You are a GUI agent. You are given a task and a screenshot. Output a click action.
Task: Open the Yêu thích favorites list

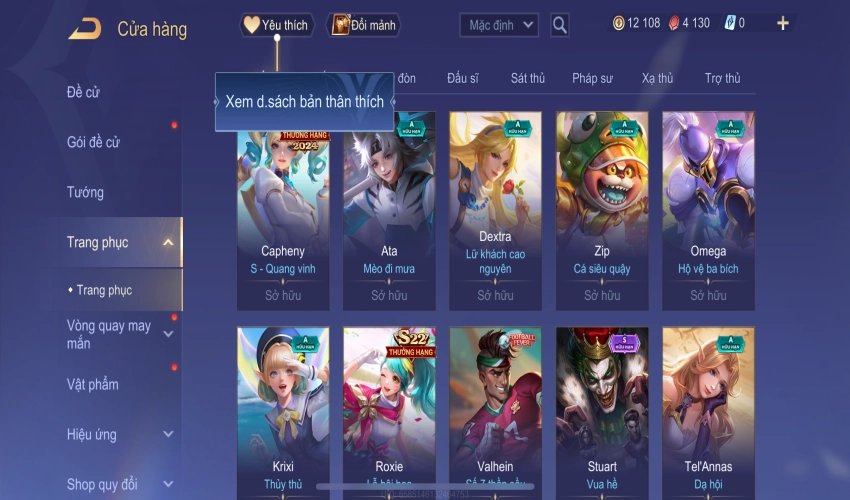pos(277,25)
